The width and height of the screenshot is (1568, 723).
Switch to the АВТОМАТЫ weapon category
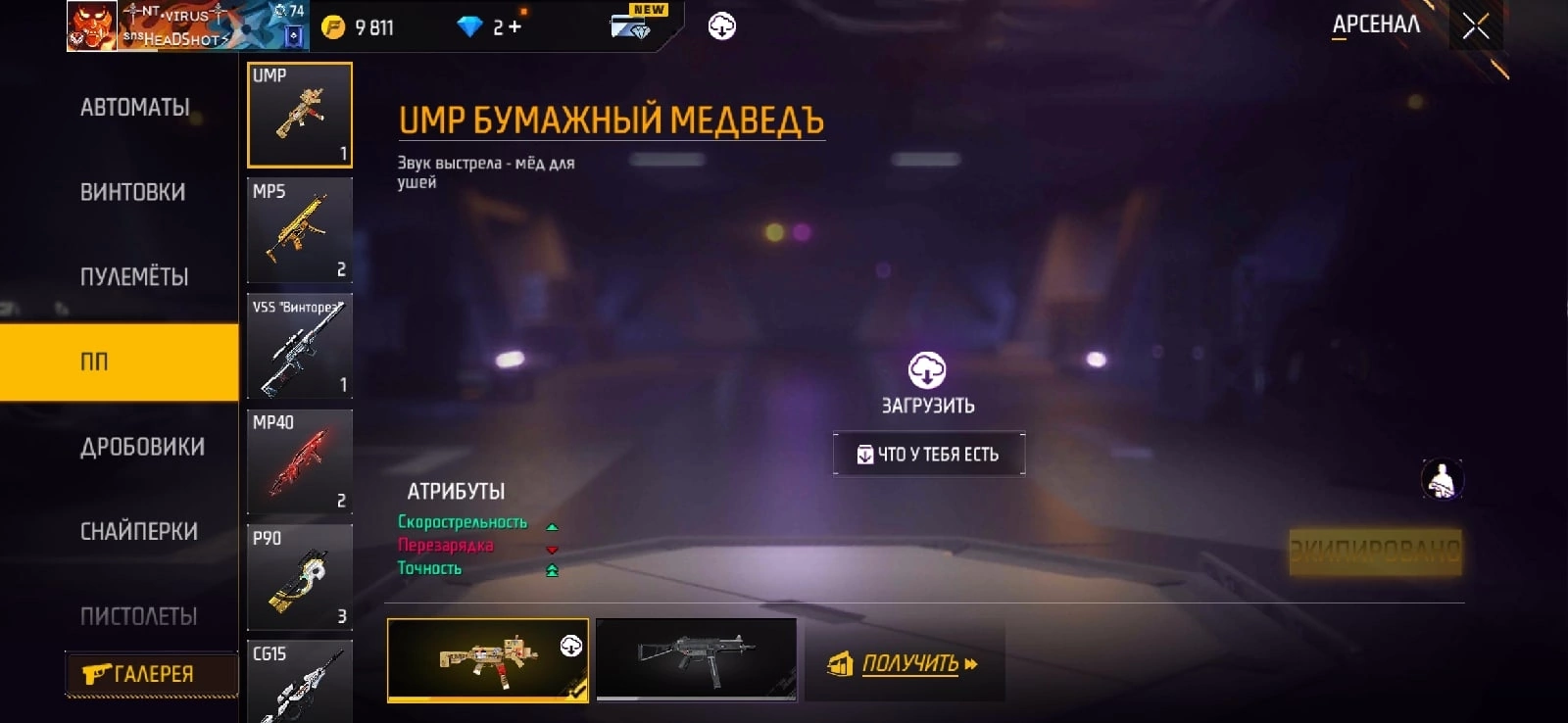pyautogui.click(x=135, y=108)
